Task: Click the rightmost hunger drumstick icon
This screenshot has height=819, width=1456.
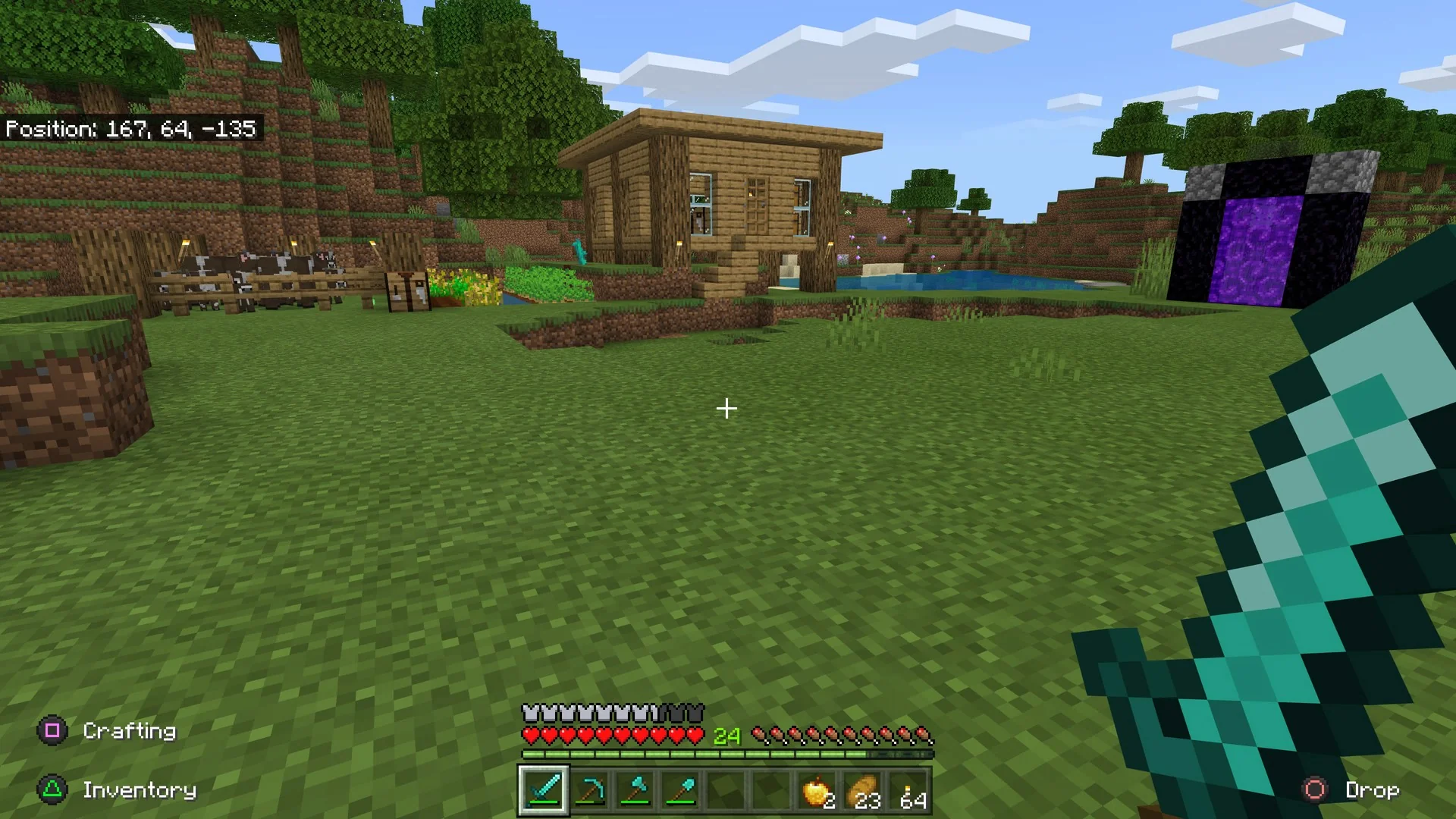Action: pyautogui.click(x=922, y=734)
